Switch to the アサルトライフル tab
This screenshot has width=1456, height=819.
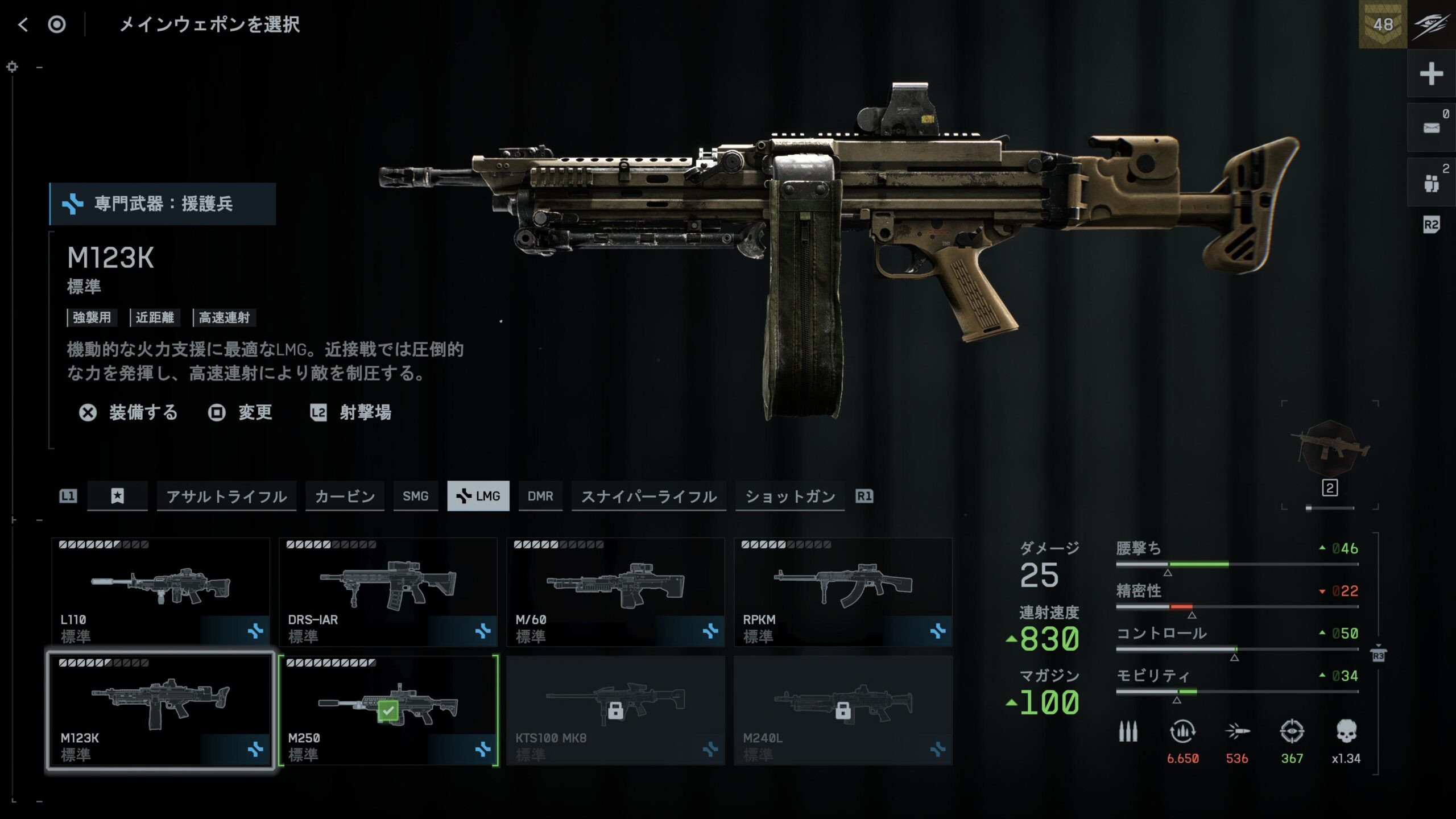226,496
